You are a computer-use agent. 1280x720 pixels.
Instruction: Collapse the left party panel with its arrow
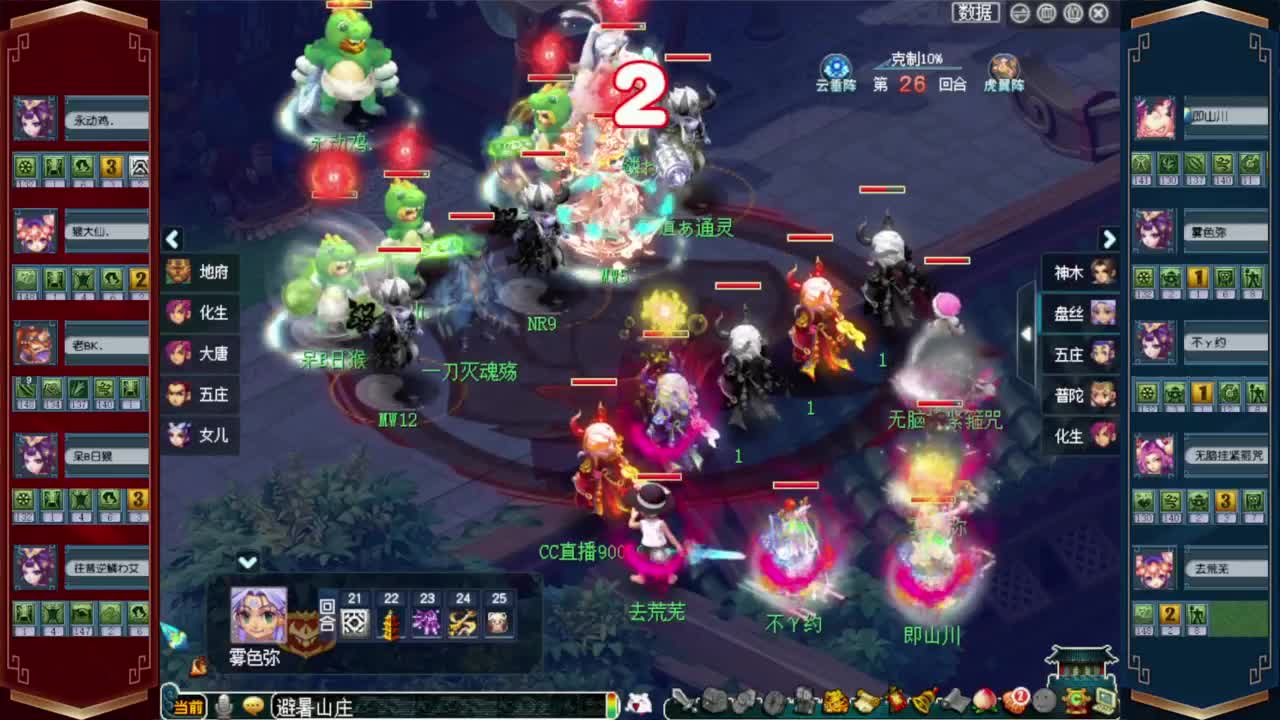(172, 240)
